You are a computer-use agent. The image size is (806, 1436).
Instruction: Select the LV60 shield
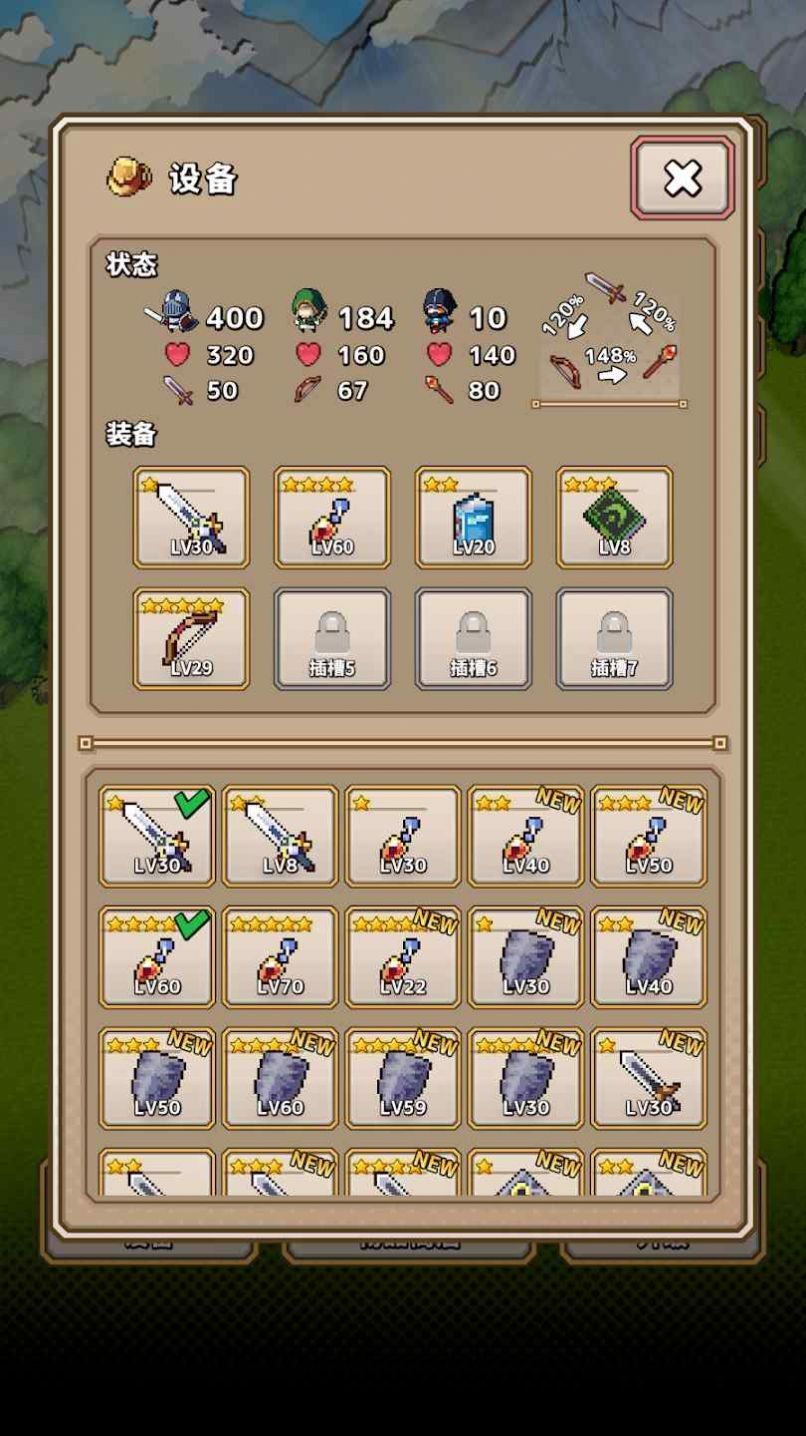click(x=280, y=1078)
